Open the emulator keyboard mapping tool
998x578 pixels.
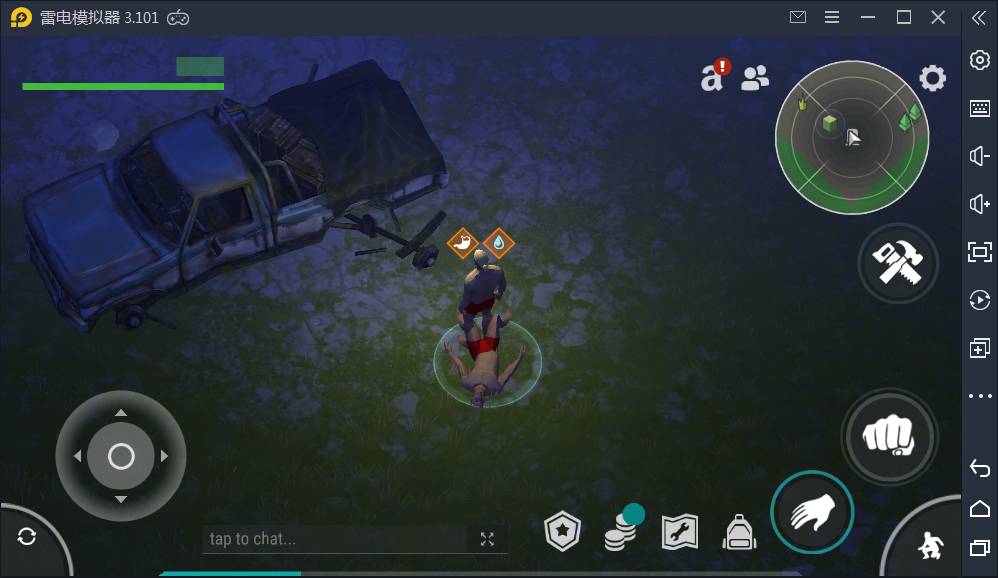pos(980,108)
